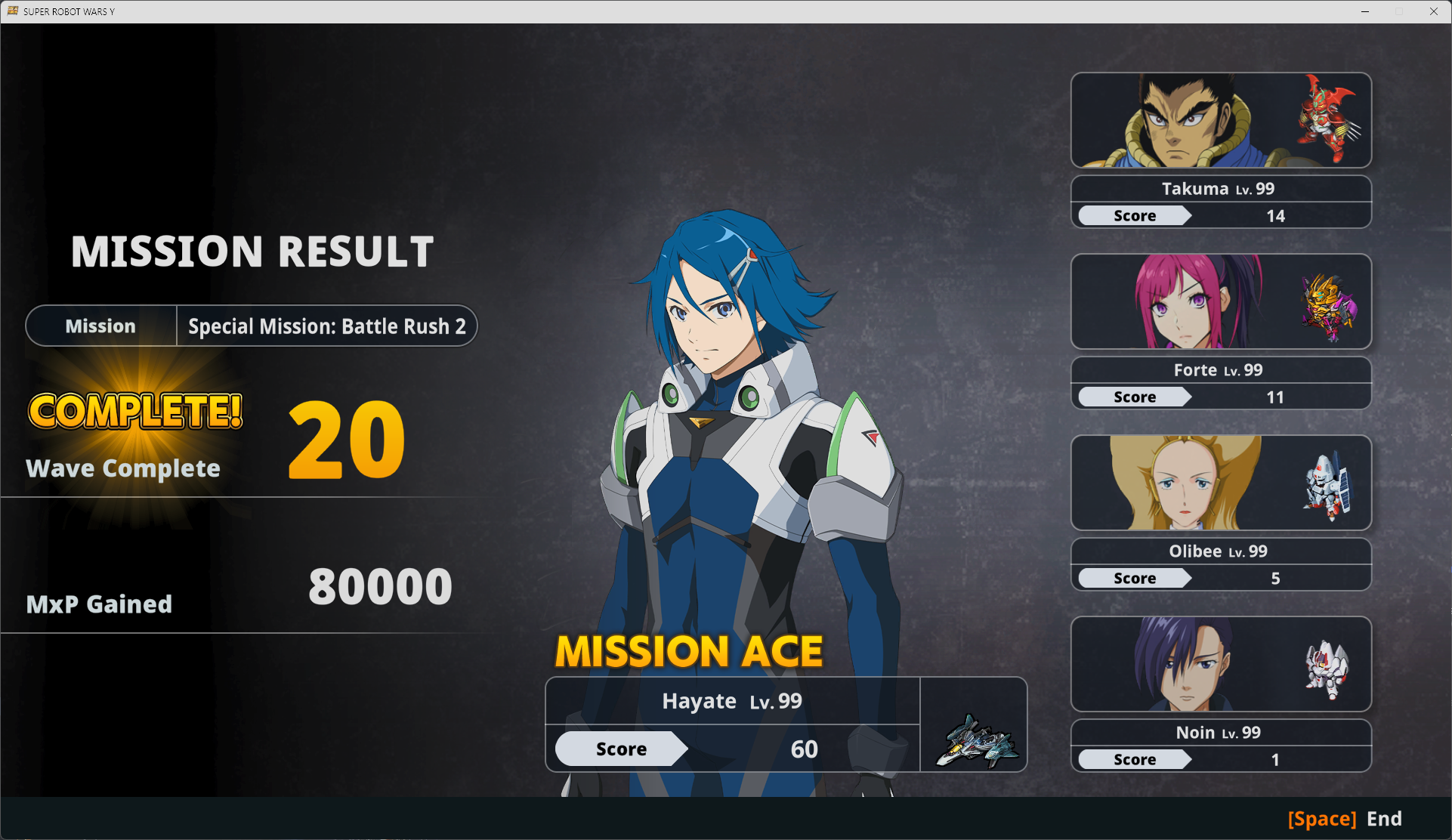Select Takuma's pilot portrait card
Image resolution: width=1452 pixels, height=840 pixels.
click(x=1220, y=121)
